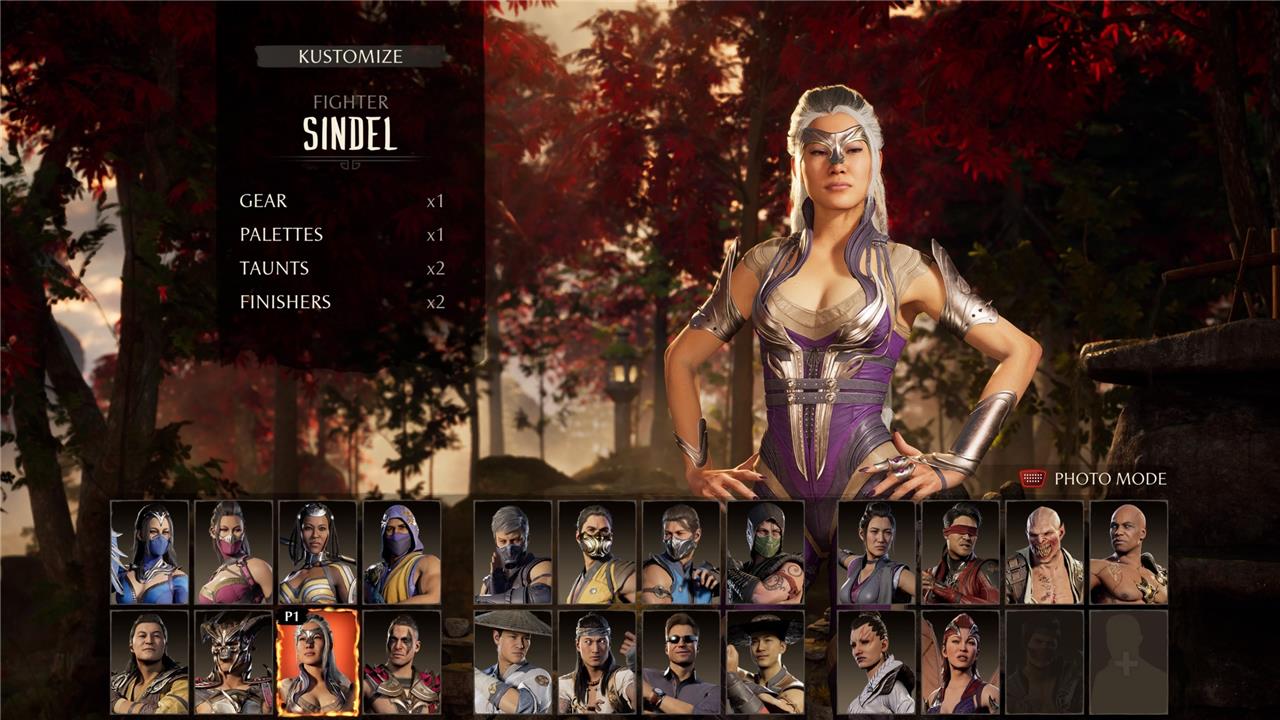The image size is (1280, 720).
Task: Choose Raiden in the straw hat
Action: 513,662
